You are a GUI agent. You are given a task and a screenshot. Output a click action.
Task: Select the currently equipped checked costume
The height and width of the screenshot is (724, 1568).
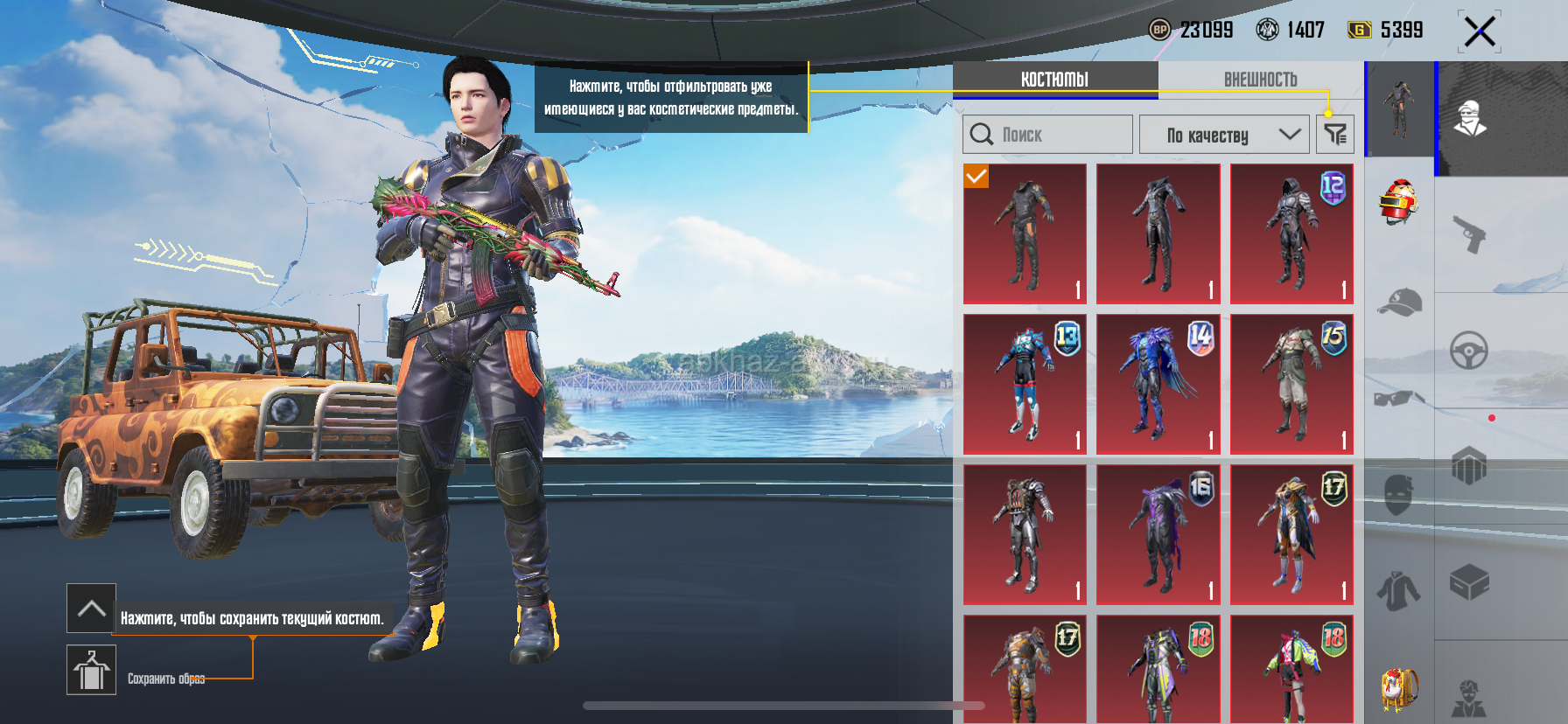click(1025, 234)
